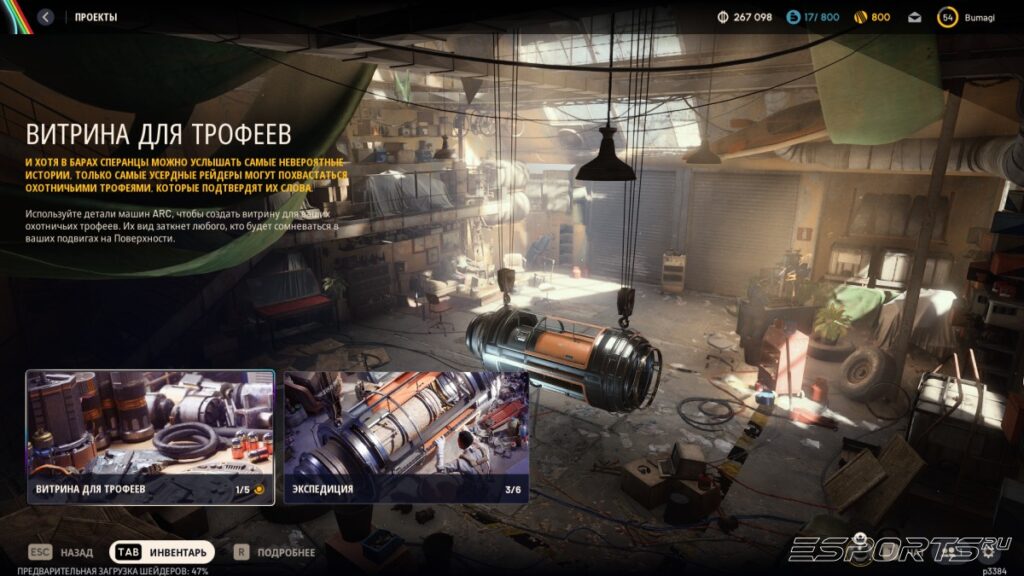Open the mail envelope icon
This screenshot has height=576, width=1024.
[x=914, y=17]
